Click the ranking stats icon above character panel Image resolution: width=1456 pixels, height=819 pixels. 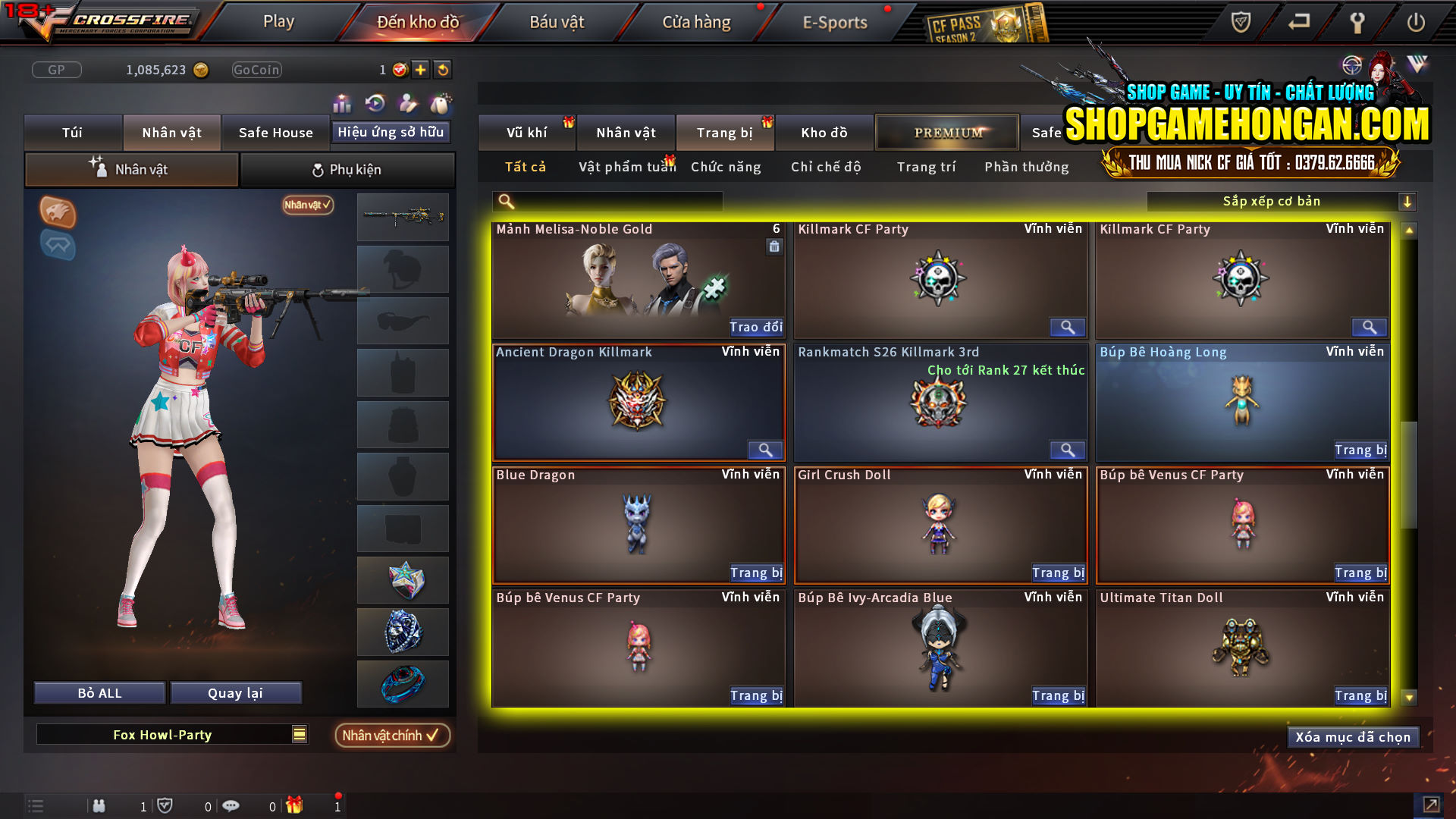tap(342, 102)
